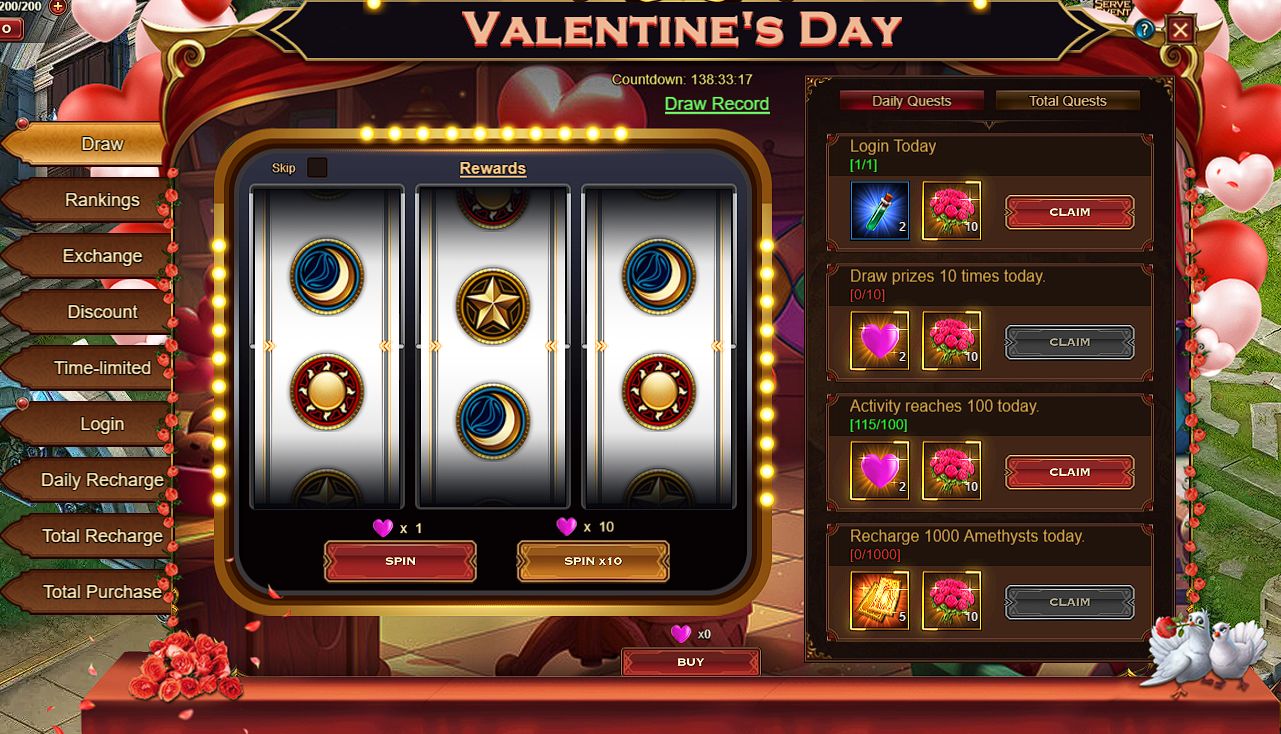View the Rewards list link
The width and height of the screenshot is (1281, 734).
pyautogui.click(x=492, y=169)
